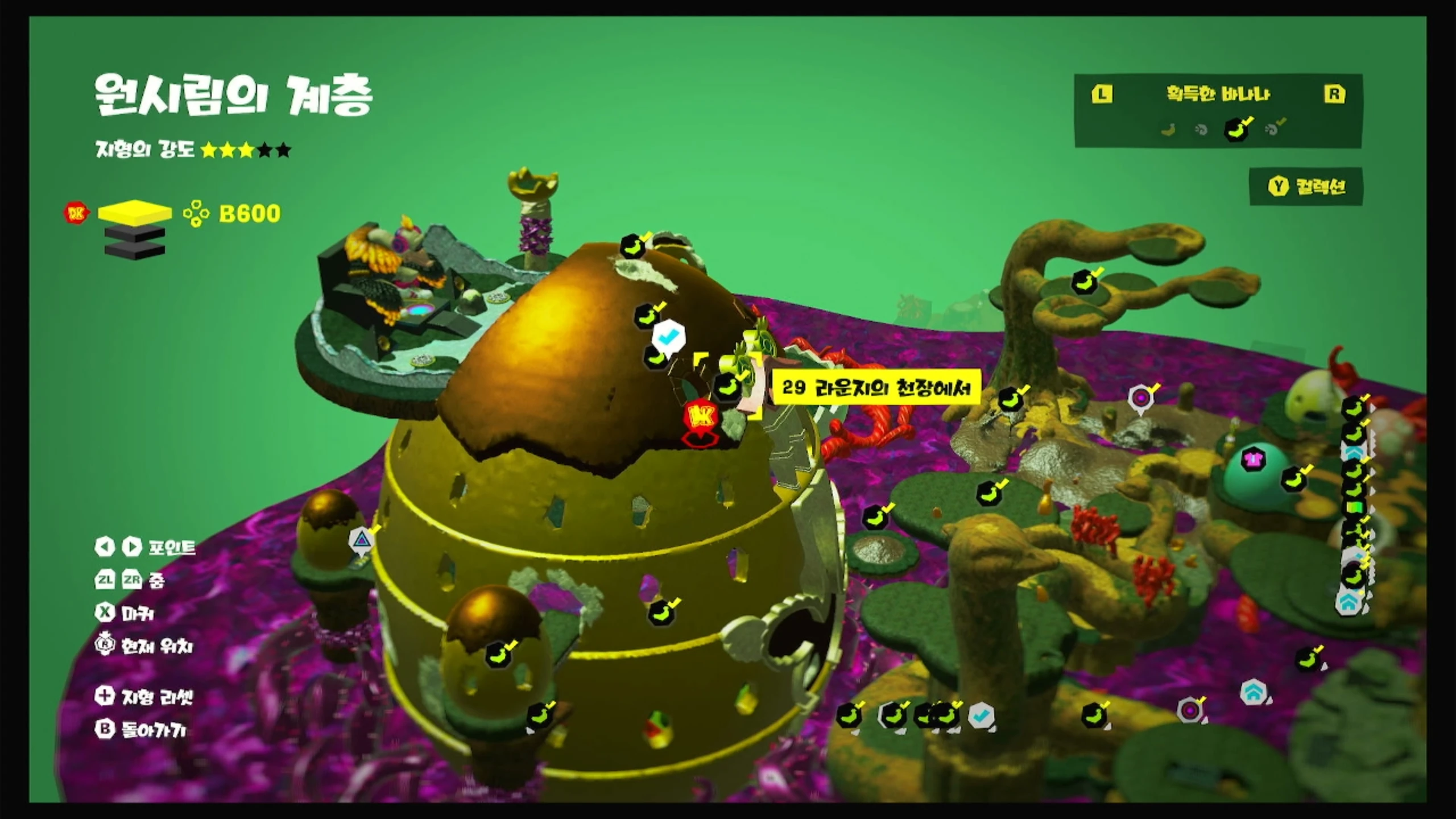Select the highlighted yellow top layer

[x=135, y=212]
